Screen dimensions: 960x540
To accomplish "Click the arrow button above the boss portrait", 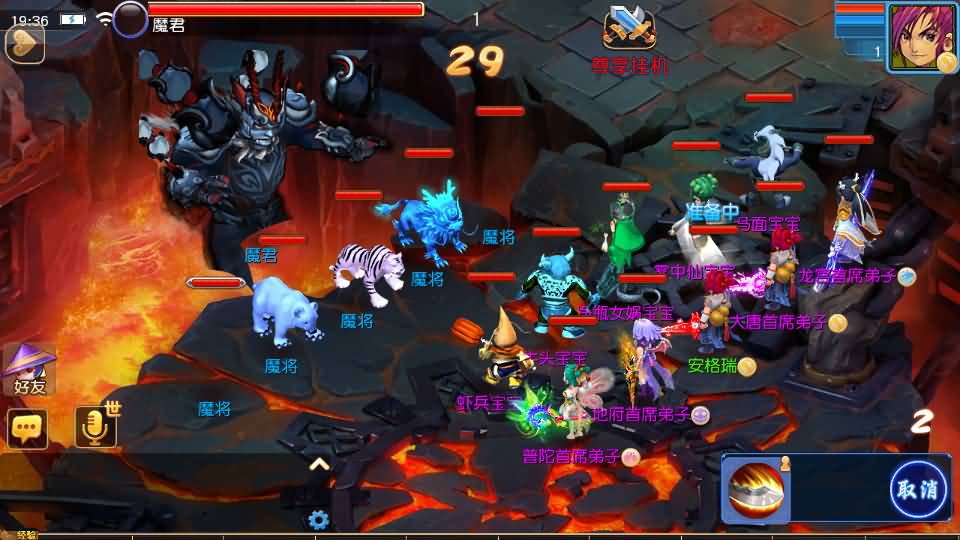I will pyautogui.click(x=24, y=44).
